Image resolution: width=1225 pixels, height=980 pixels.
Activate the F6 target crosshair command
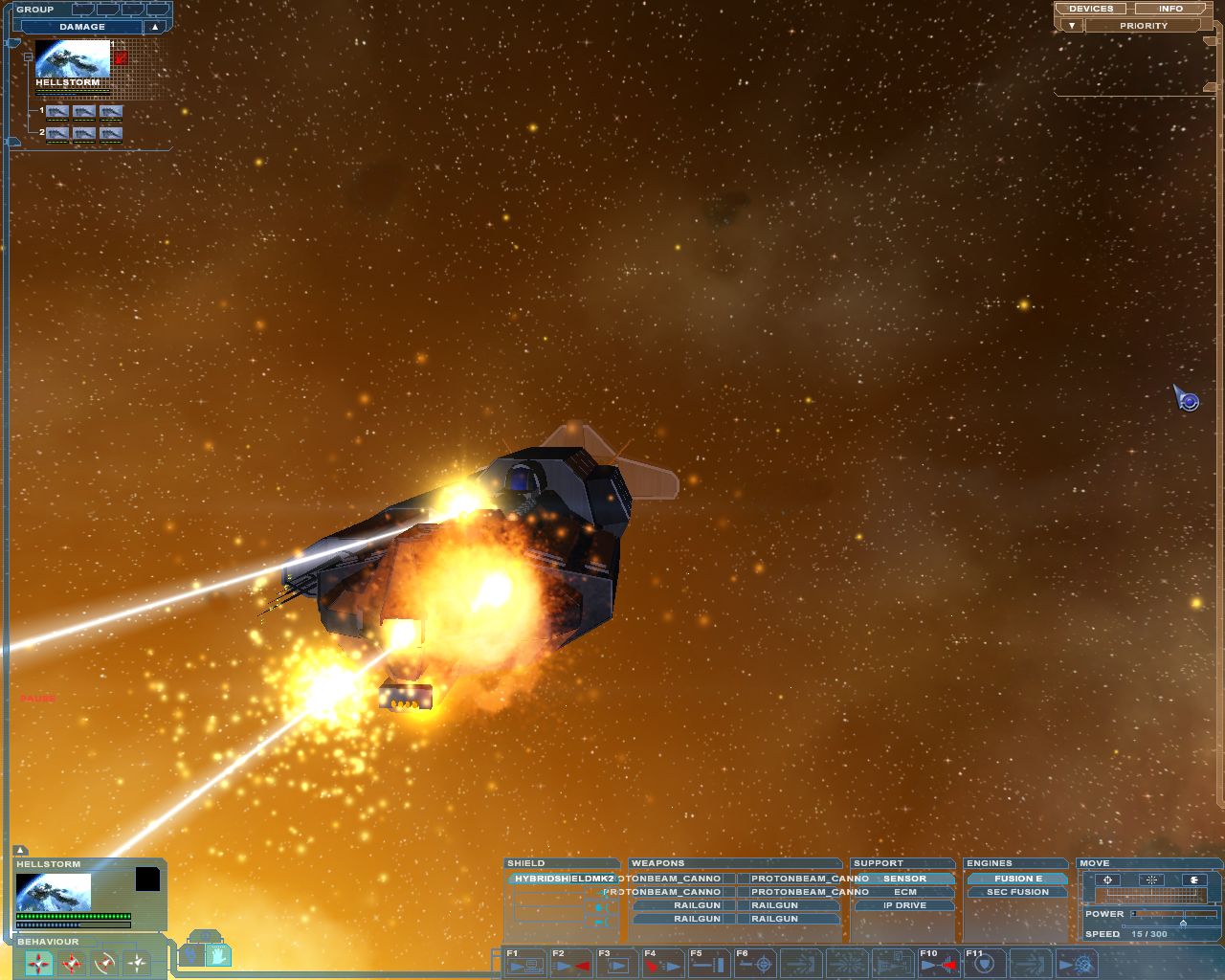[x=755, y=965]
